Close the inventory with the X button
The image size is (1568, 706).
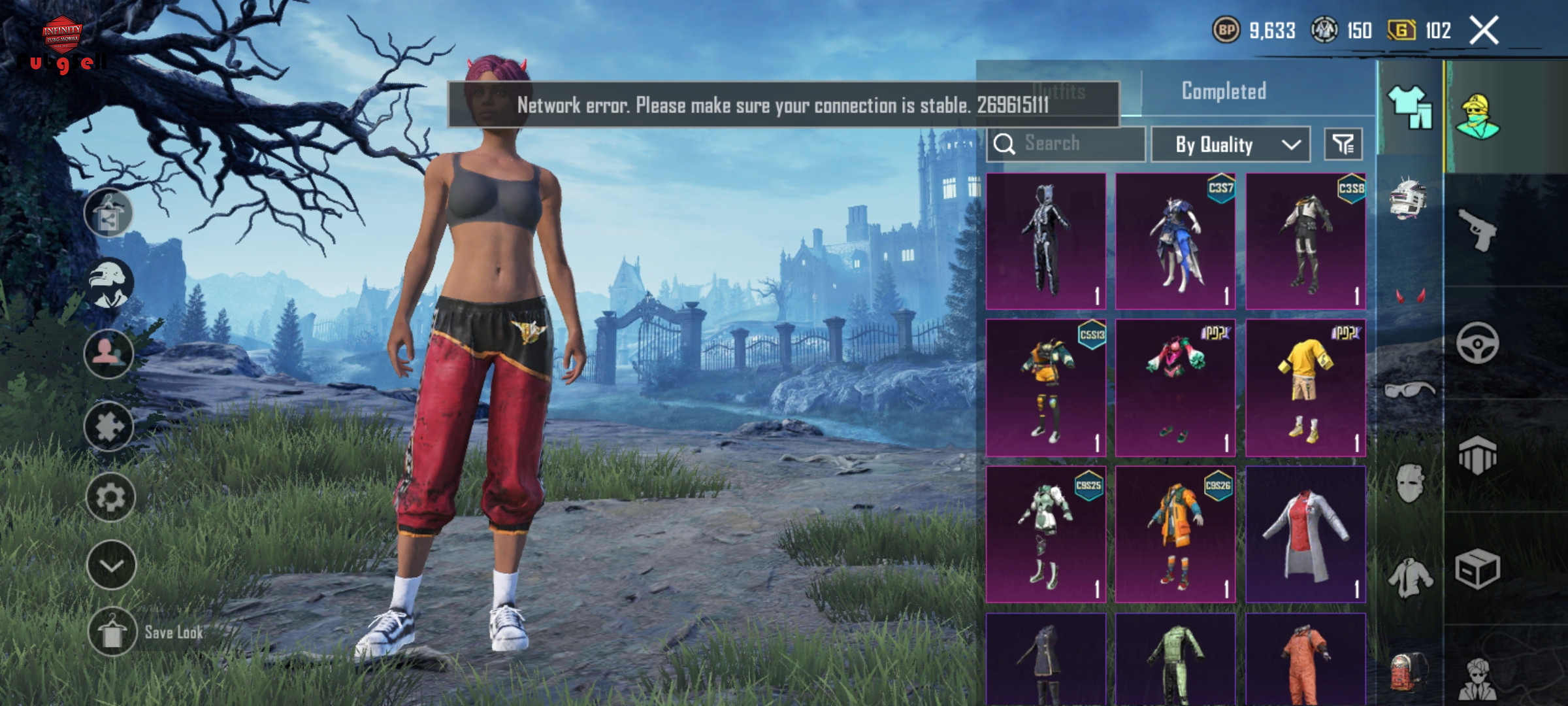click(x=1484, y=31)
